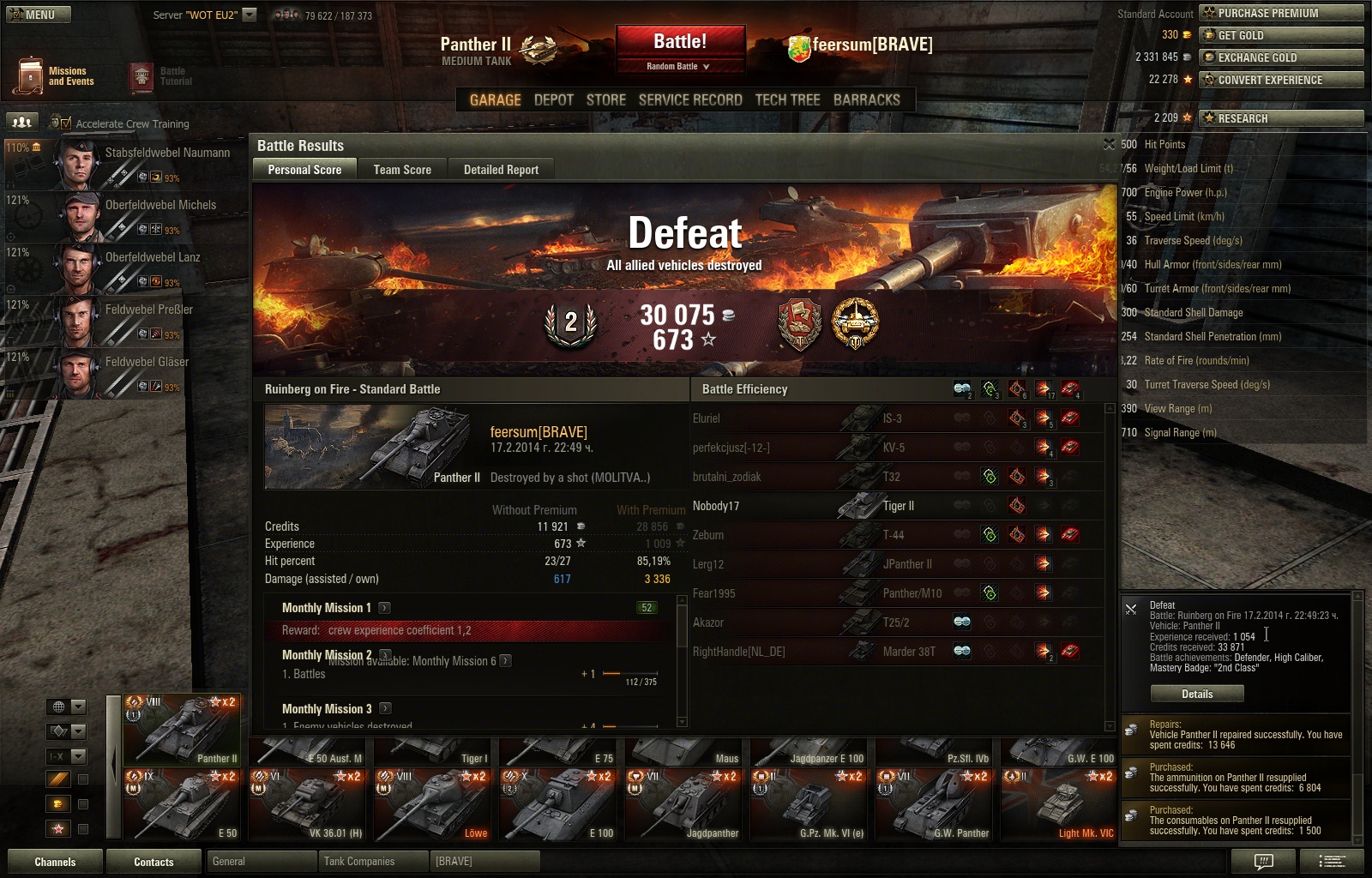Open the Tech Tree
Image resolution: width=1372 pixels, height=878 pixels.
(x=787, y=100)
